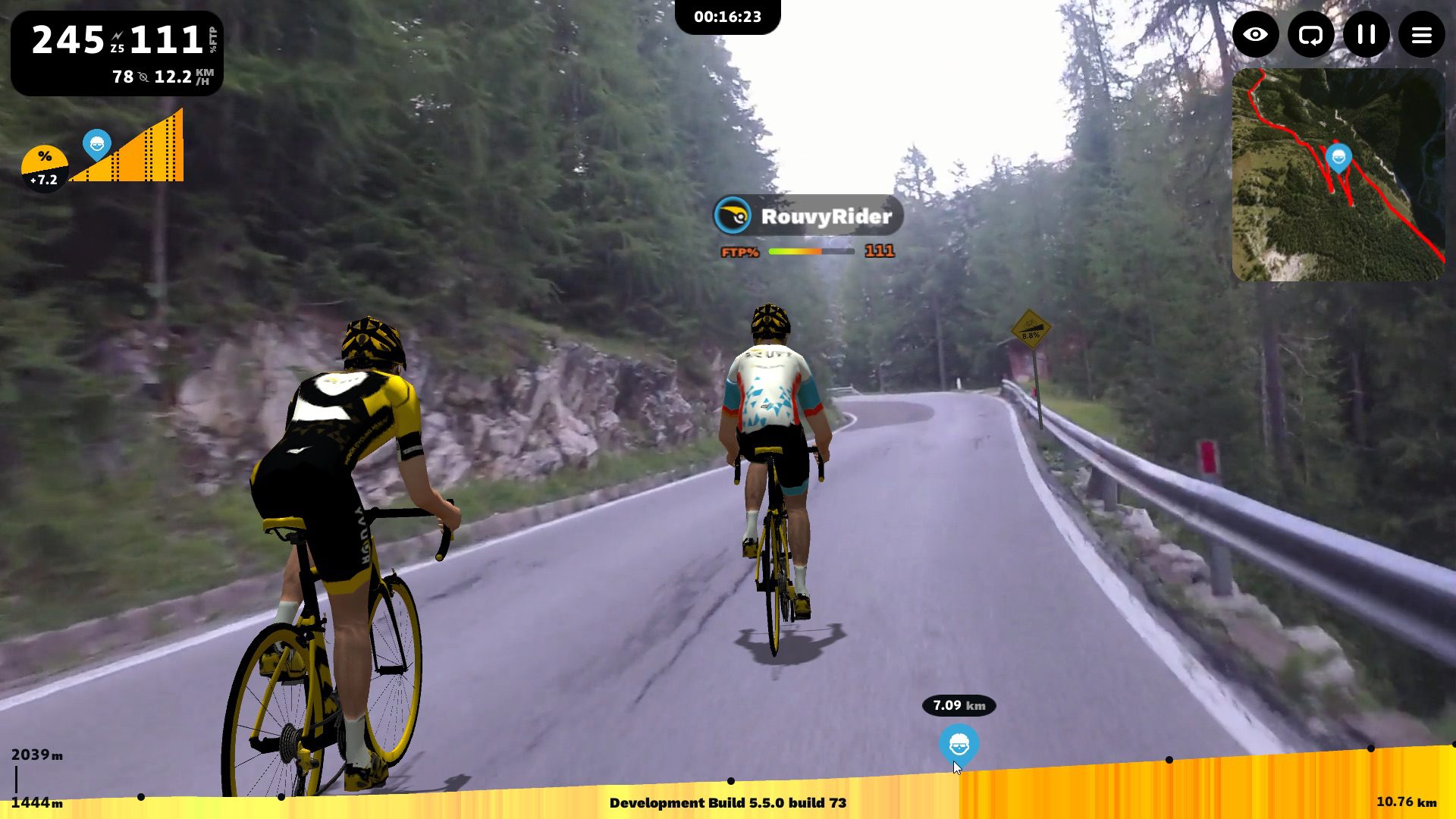Click the lap repeat icon

1311,35
